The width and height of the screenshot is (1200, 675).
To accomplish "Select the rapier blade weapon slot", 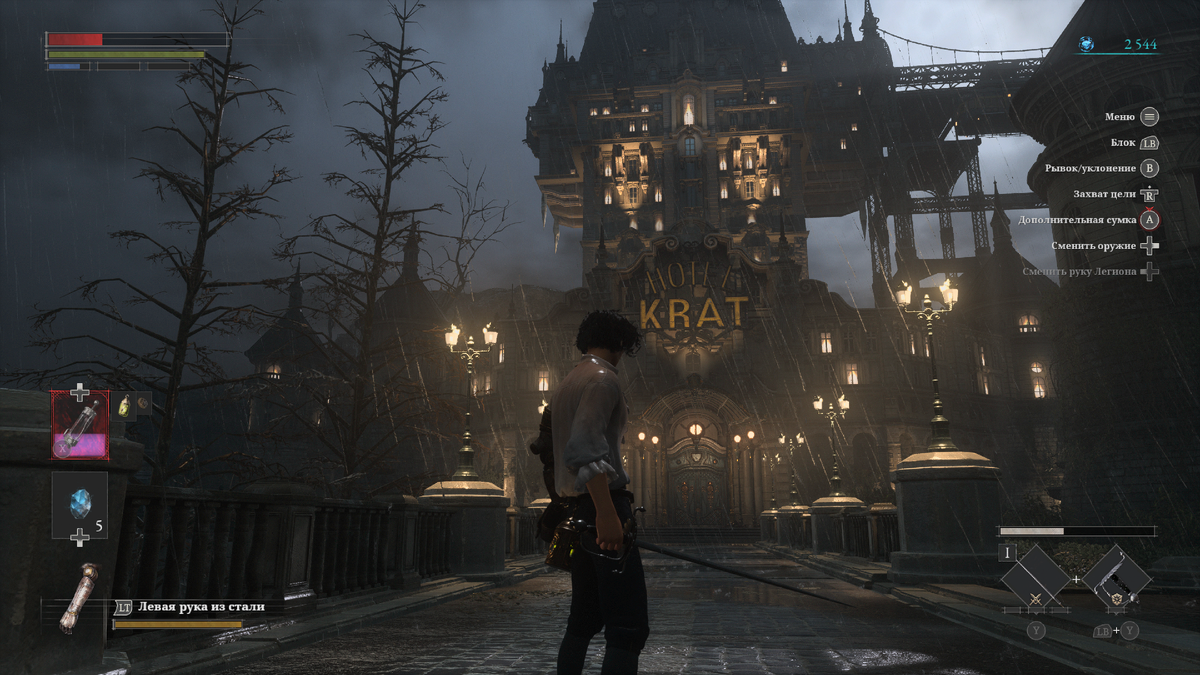I will coord(1035,578).
